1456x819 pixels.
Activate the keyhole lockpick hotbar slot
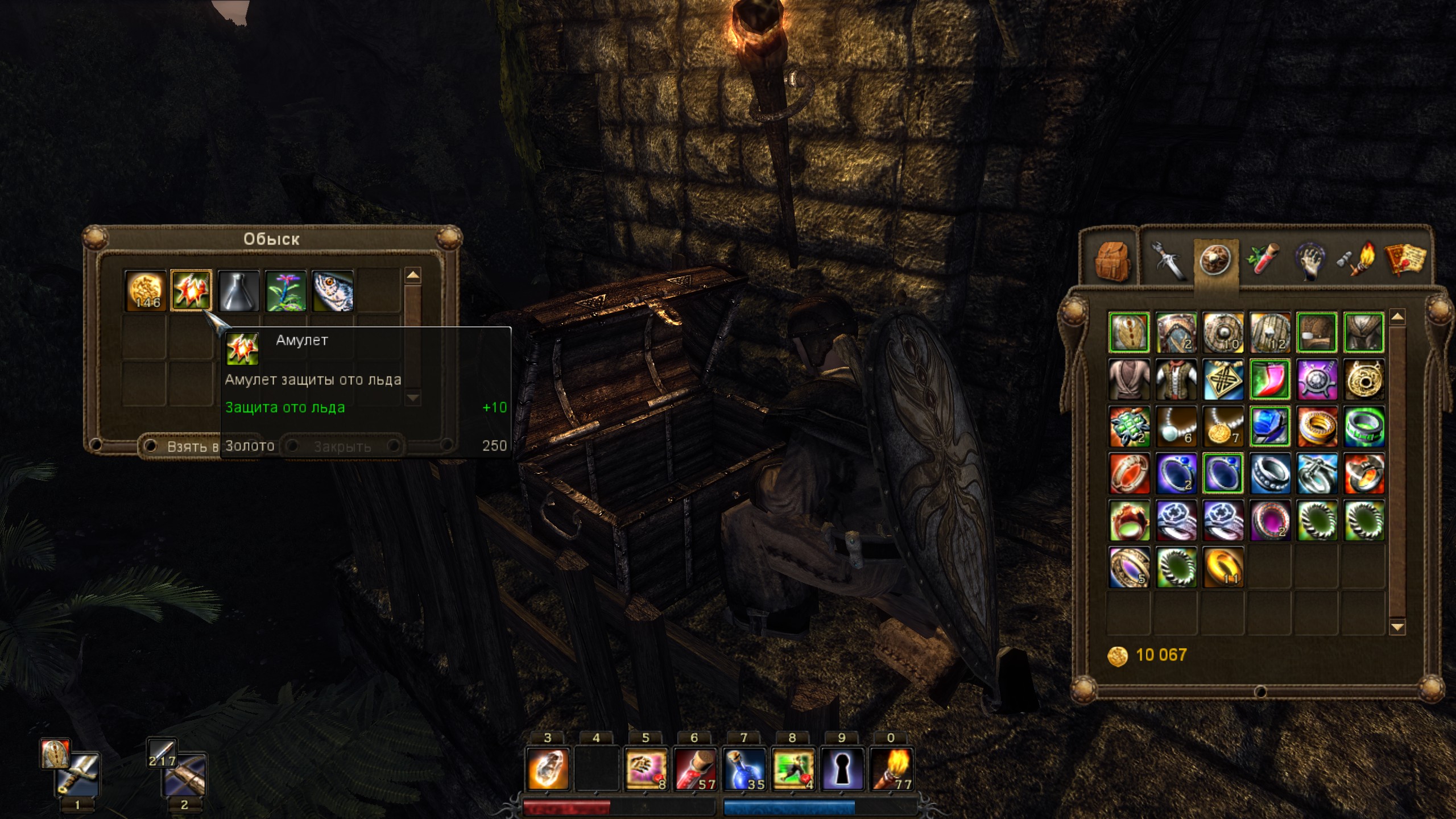click(842, 769)
